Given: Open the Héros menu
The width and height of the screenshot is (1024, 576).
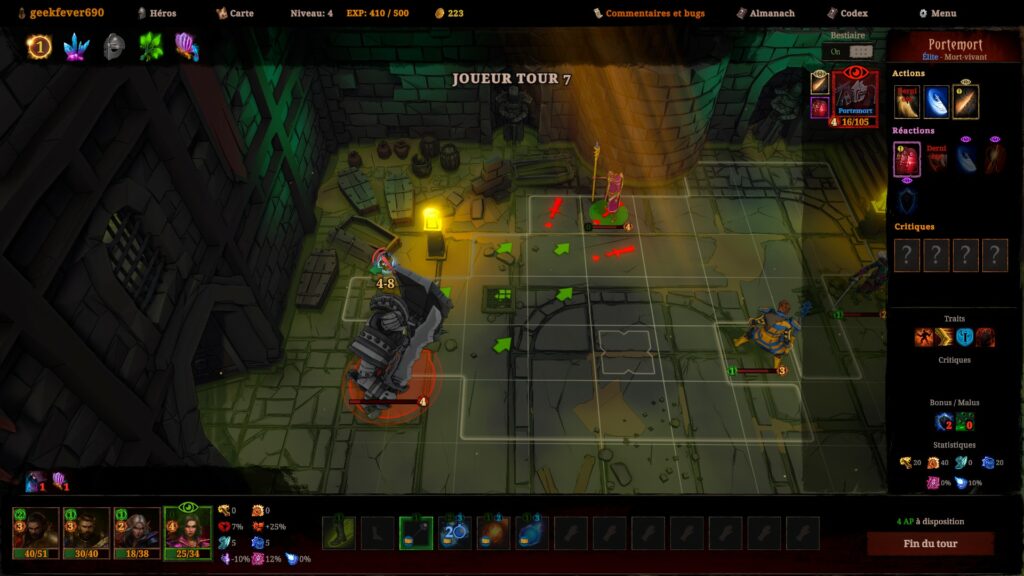Looking at the screenshot, I should tap(155, 13).
